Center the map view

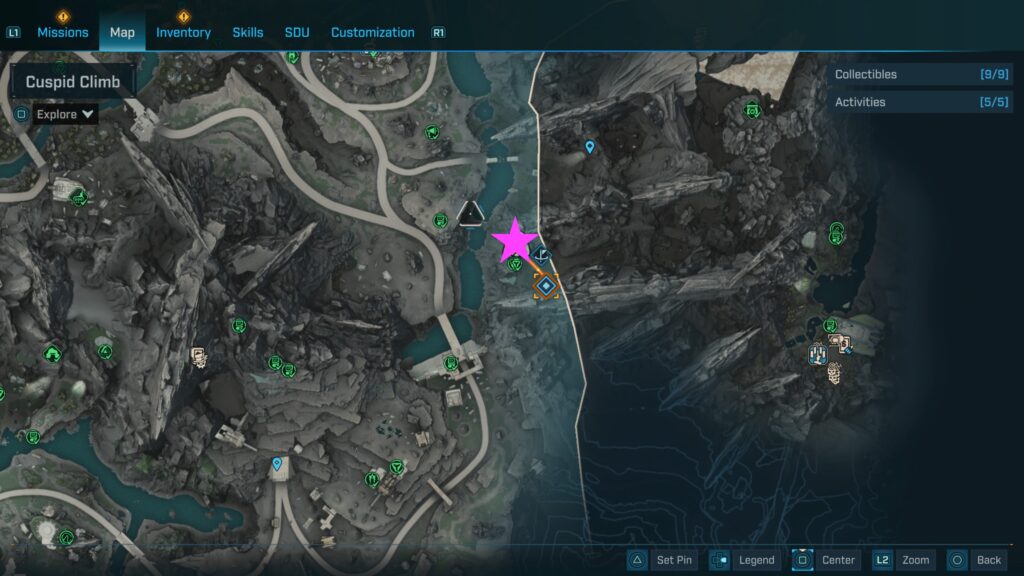pos(826,560)
